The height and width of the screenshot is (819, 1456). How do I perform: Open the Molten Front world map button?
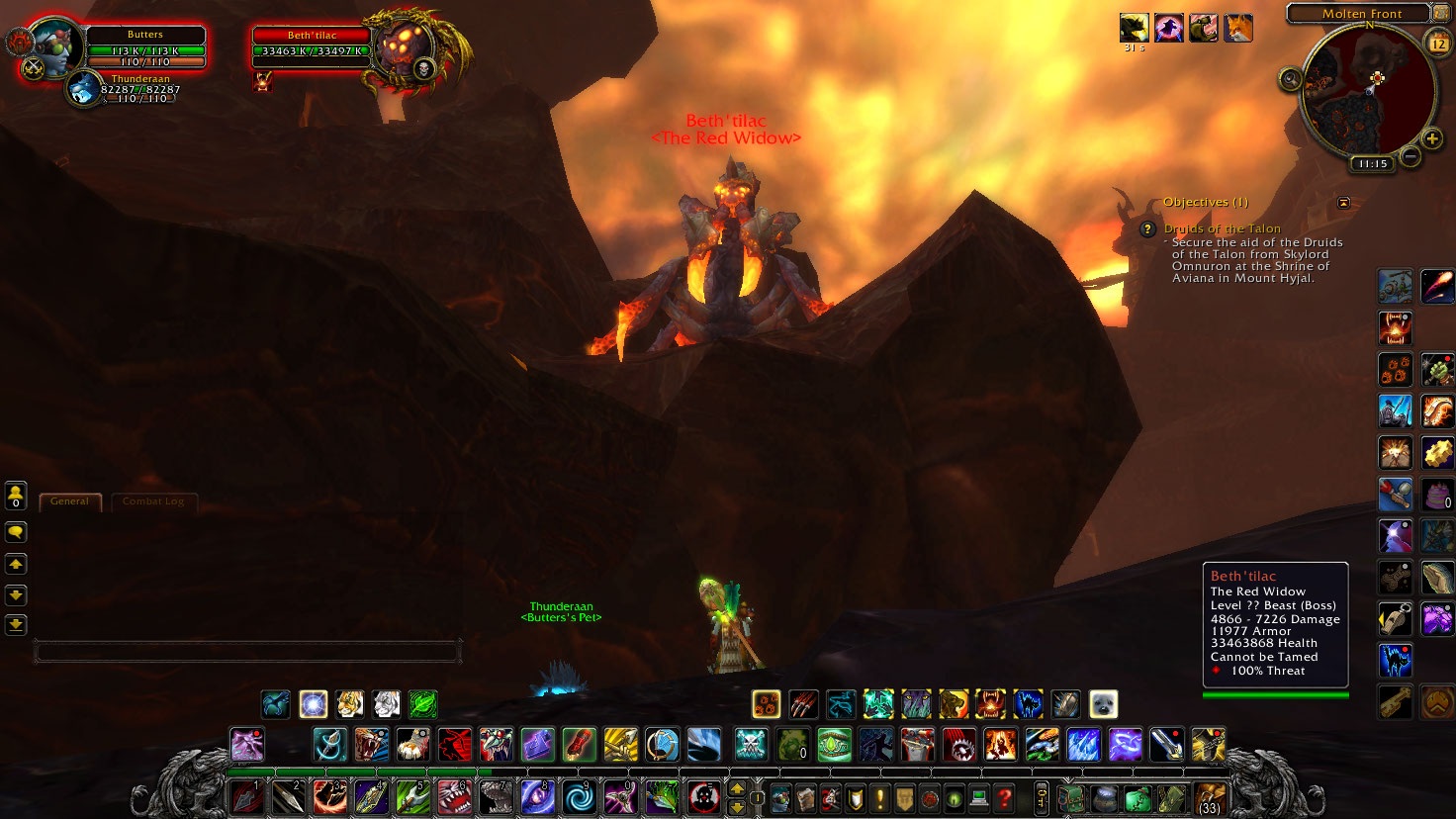[x=1361, y=14]
